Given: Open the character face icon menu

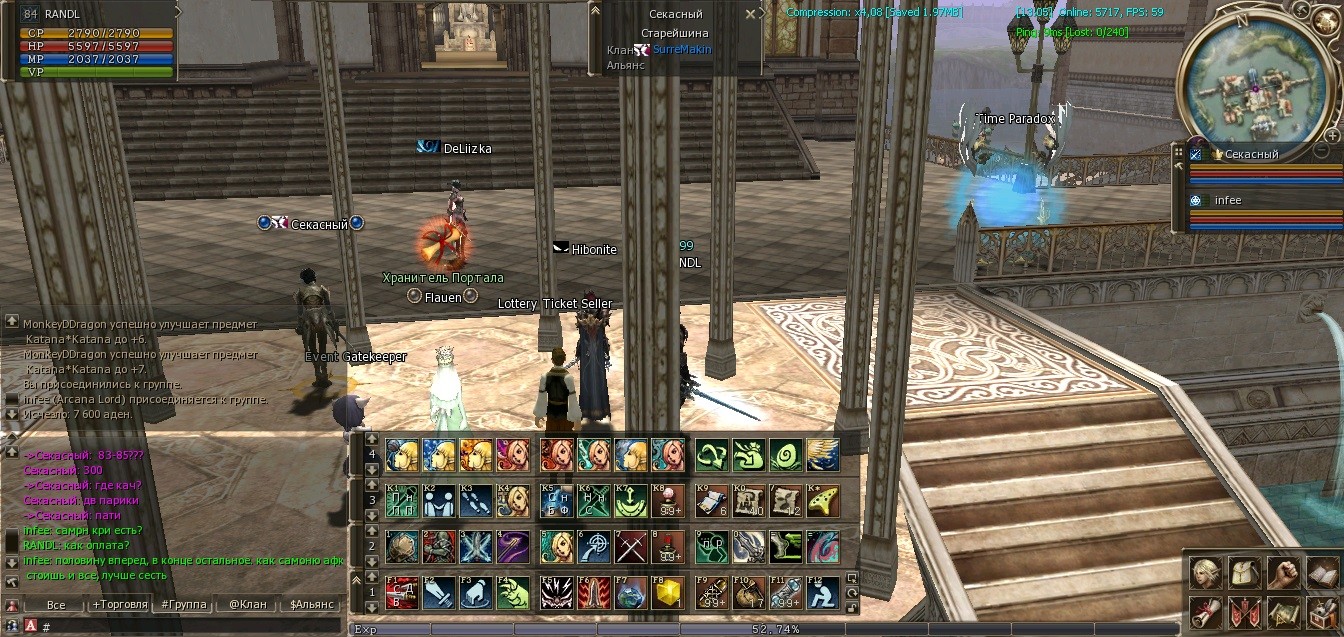Looking at the screenshot, I should click(1204, 572).
